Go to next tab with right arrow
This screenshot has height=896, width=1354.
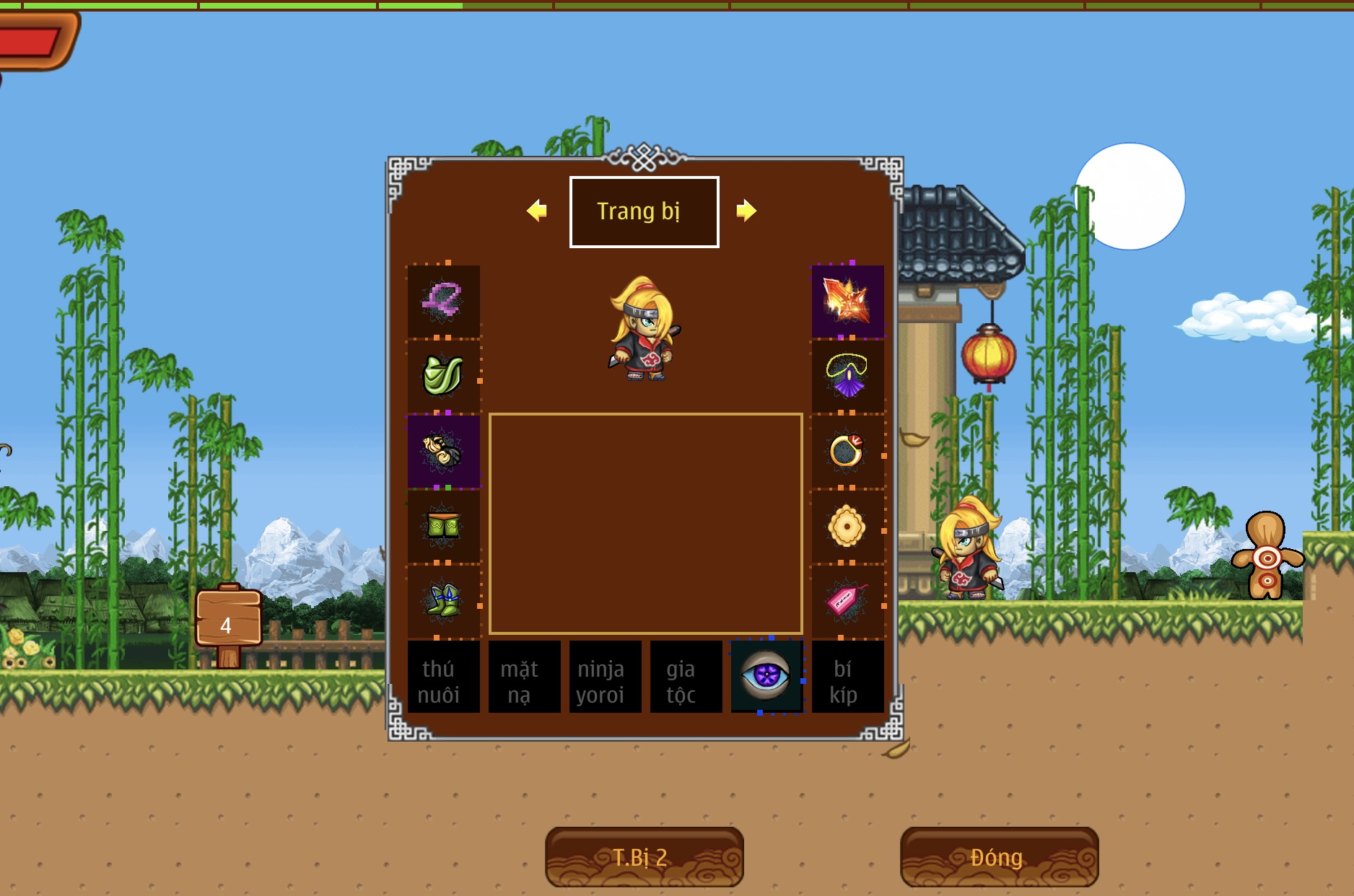tap(746, 211)
